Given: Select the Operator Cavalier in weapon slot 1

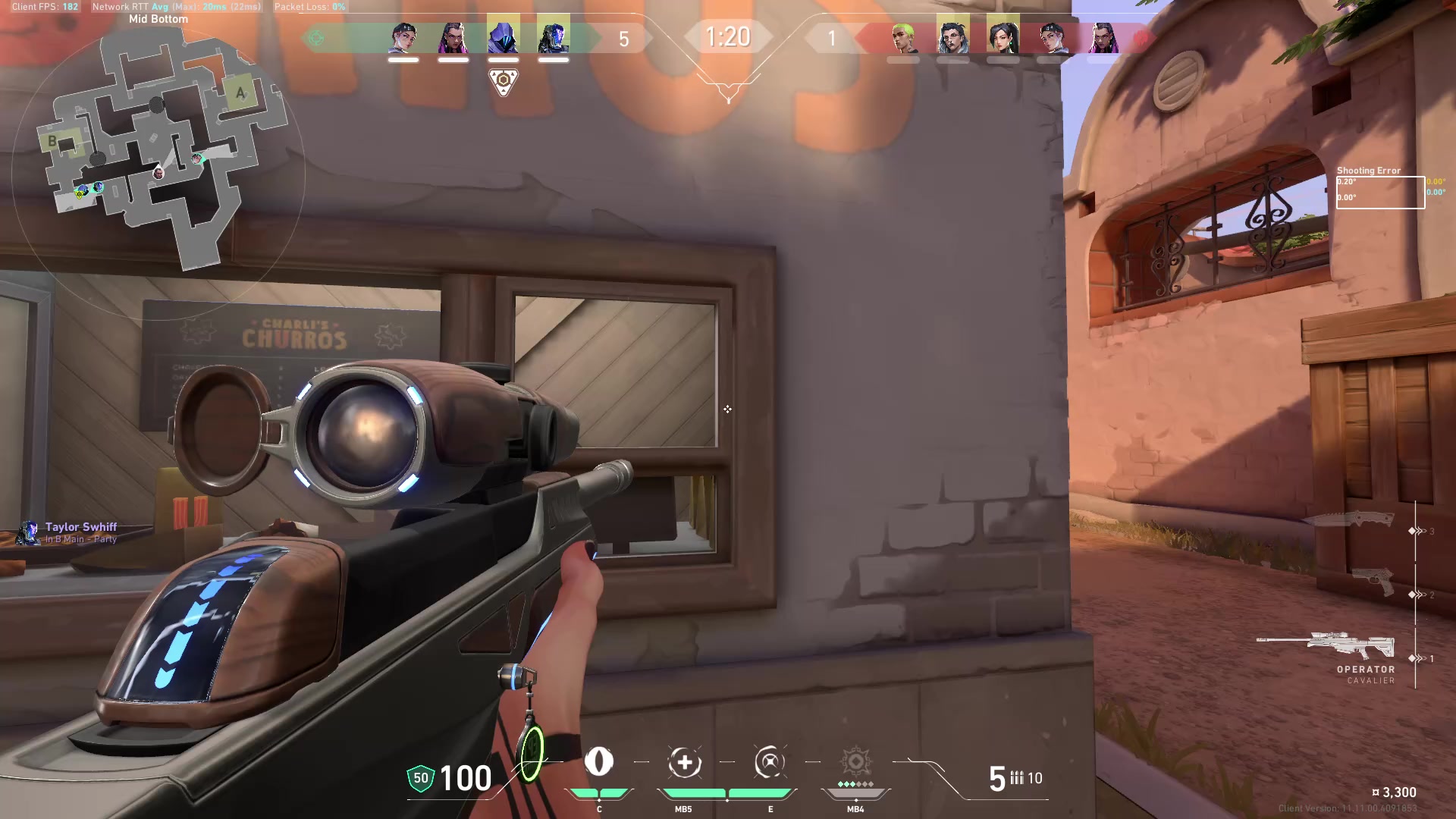Looking at the screenshot, I should pyautogui.click(x=1351, y=646).
